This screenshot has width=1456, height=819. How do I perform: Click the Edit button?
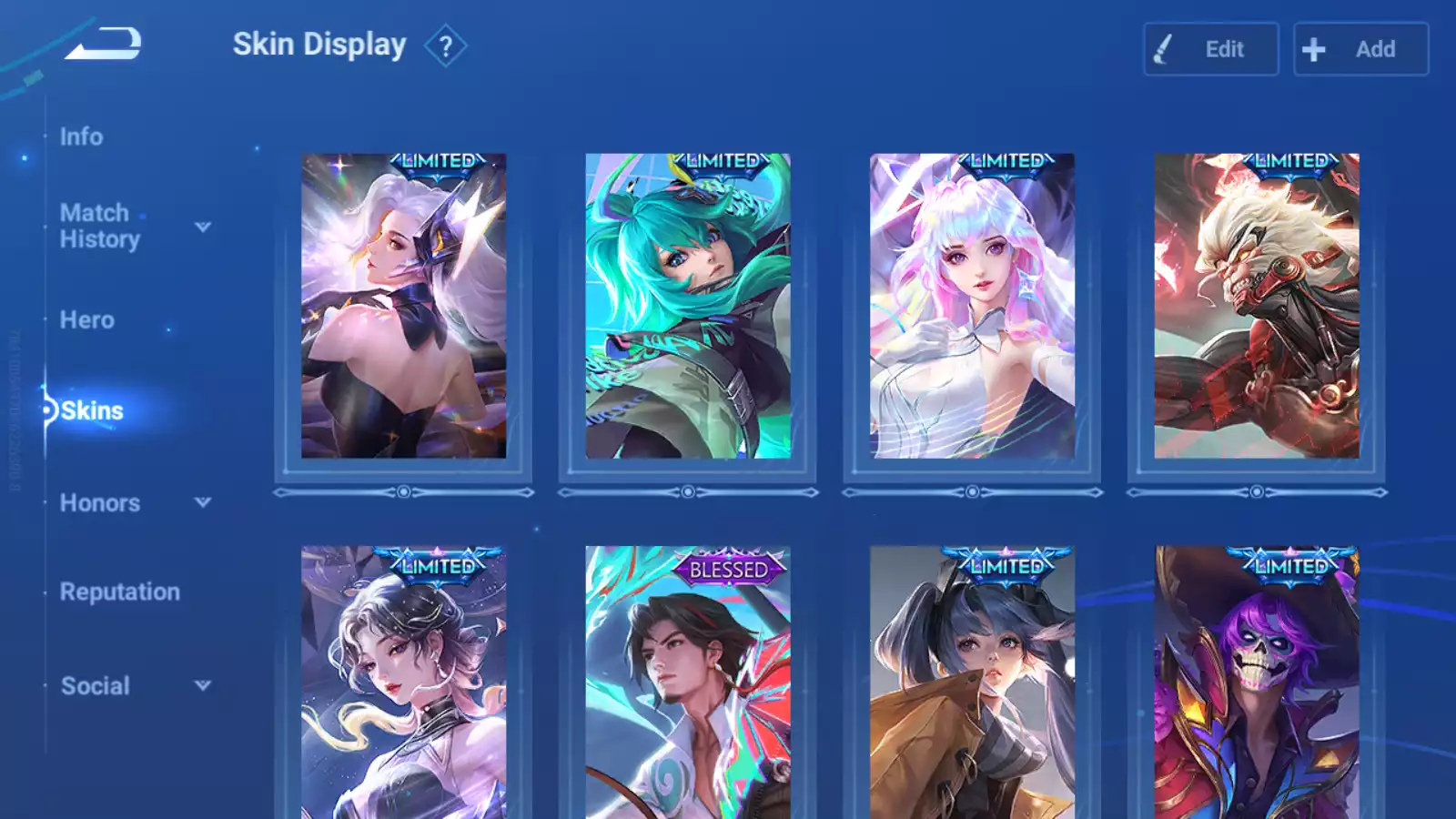tap(1210, 49)
